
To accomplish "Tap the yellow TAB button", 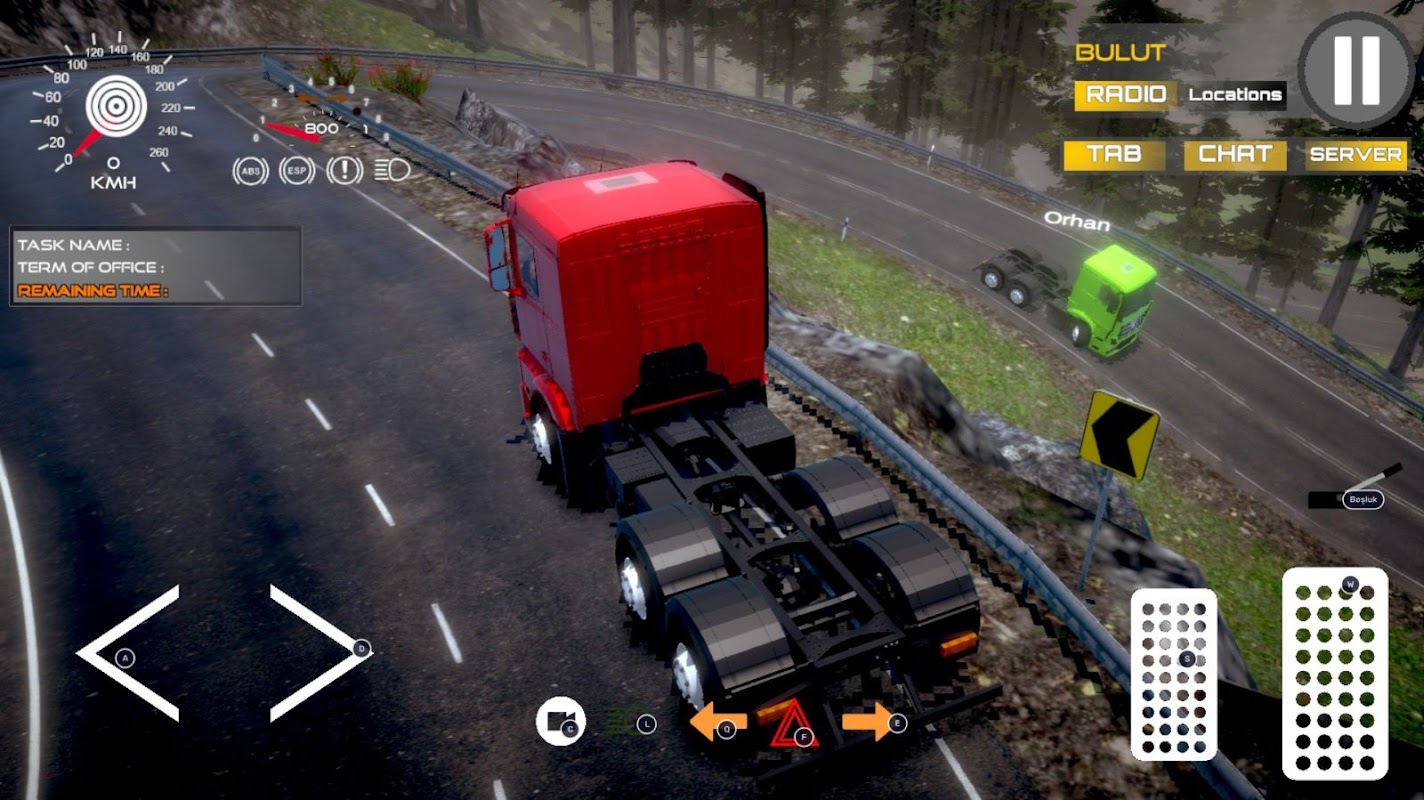I will pyautogui.click(x=1114, y=155).
